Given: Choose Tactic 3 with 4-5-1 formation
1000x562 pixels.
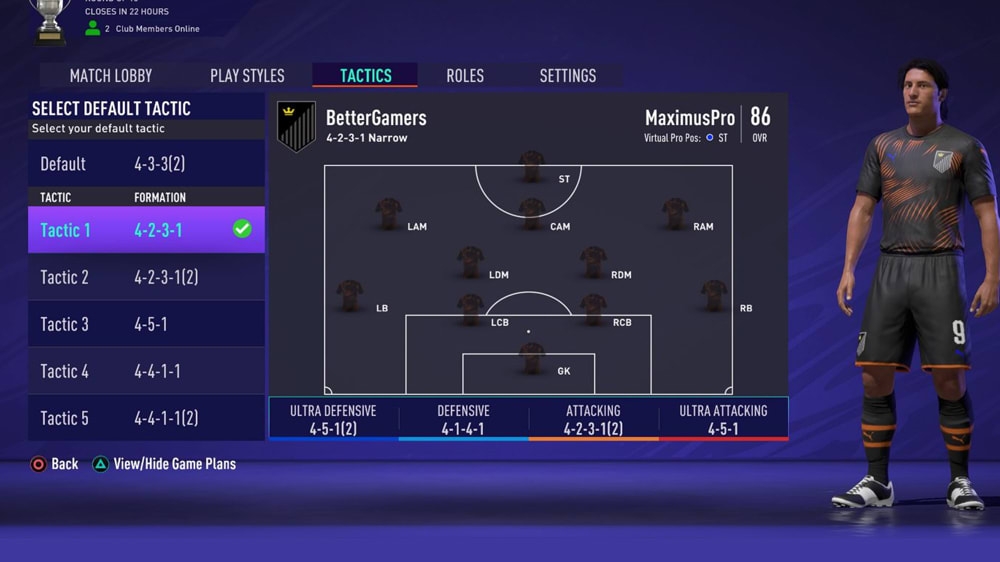Looking at the screenshot, I should pos(146,324).
